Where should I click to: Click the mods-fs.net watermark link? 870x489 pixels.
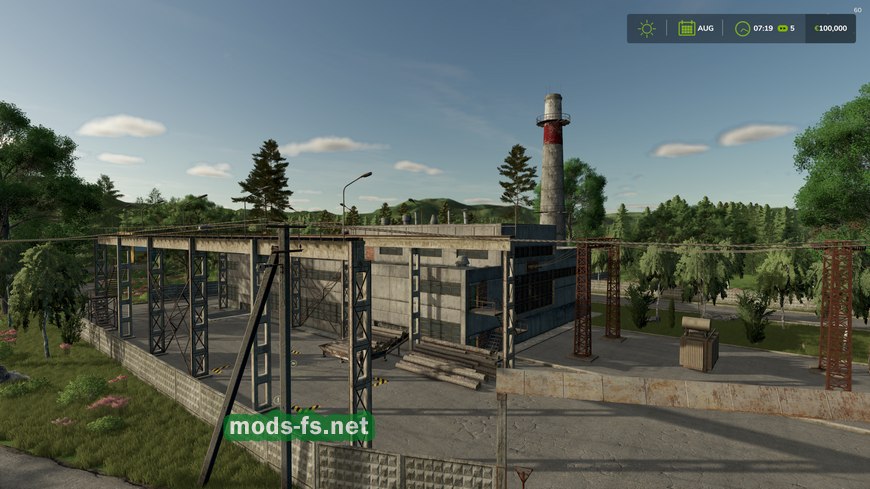point(299,427)
